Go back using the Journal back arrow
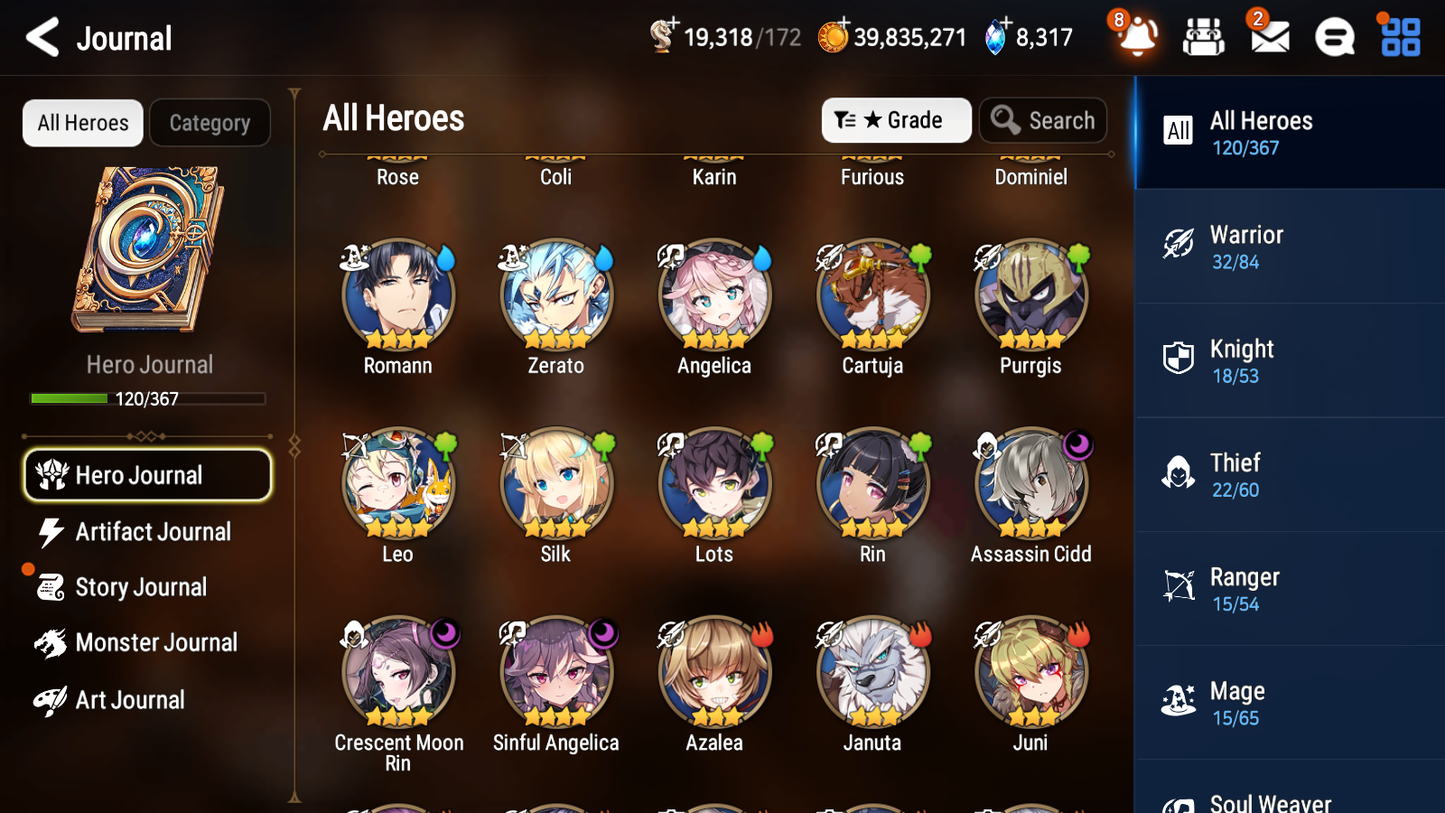The height and width of the screenshot is (813, 1445). coord(40,37)
